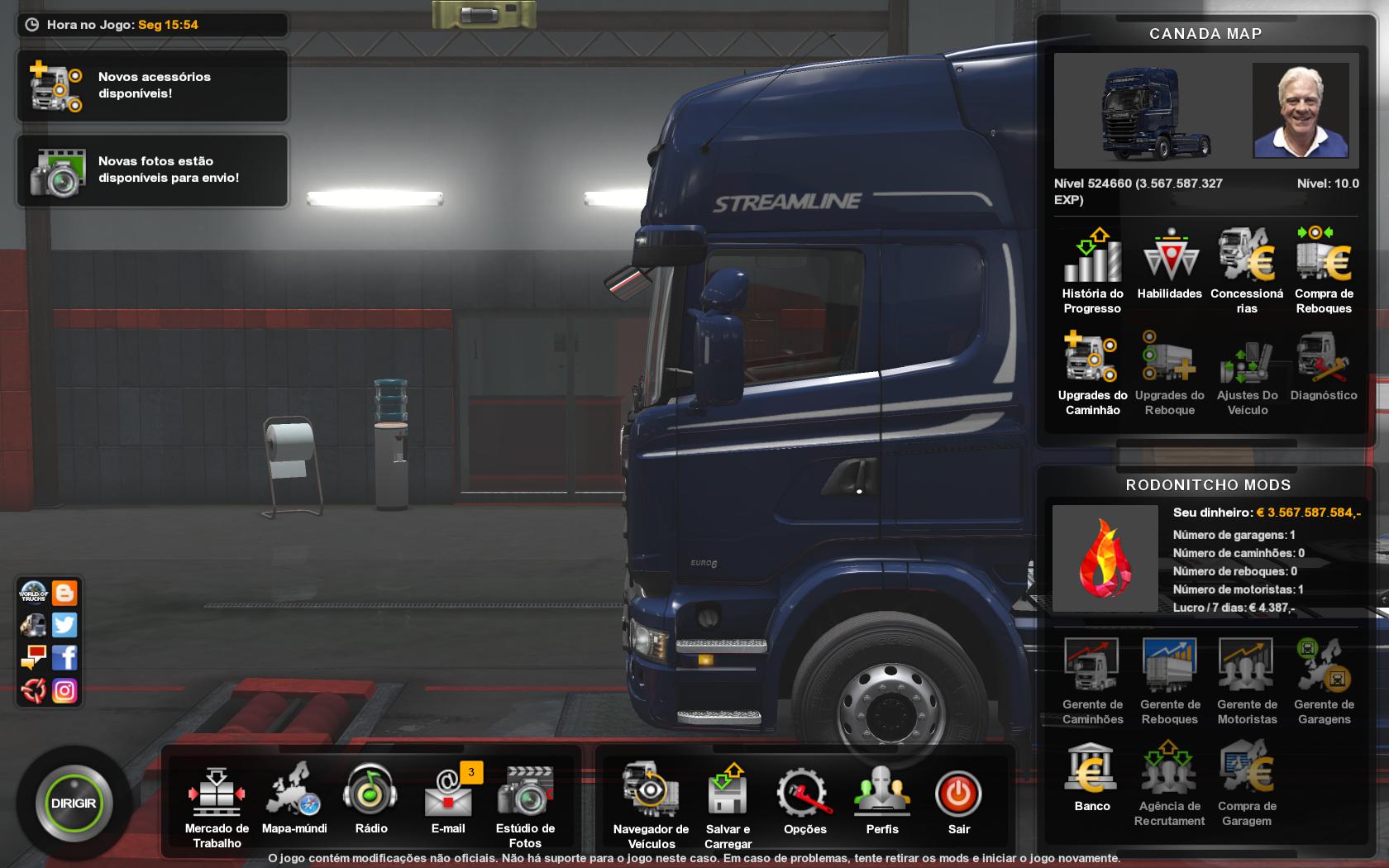Check E-mail with 3 unread messages
Image resolution: width=1389 pixels, height=868 pixels.
point(447,796)
